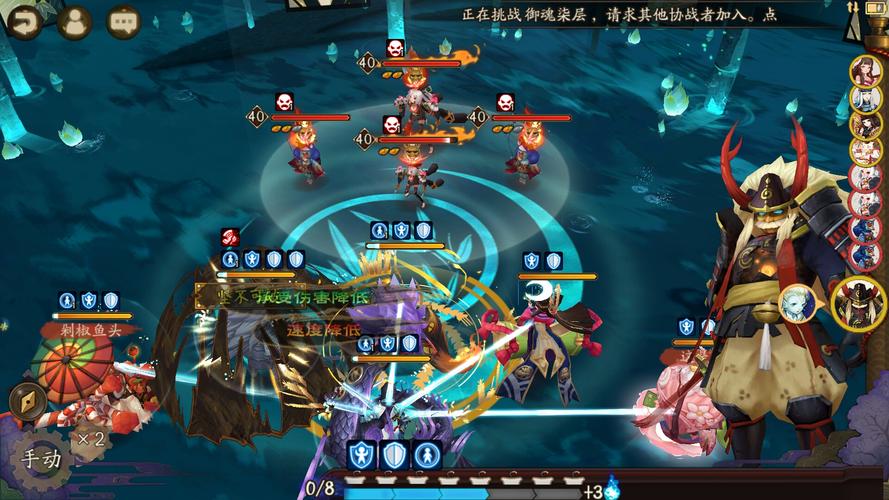
Task: Tap the back arrow button
Action: [22, 22]
